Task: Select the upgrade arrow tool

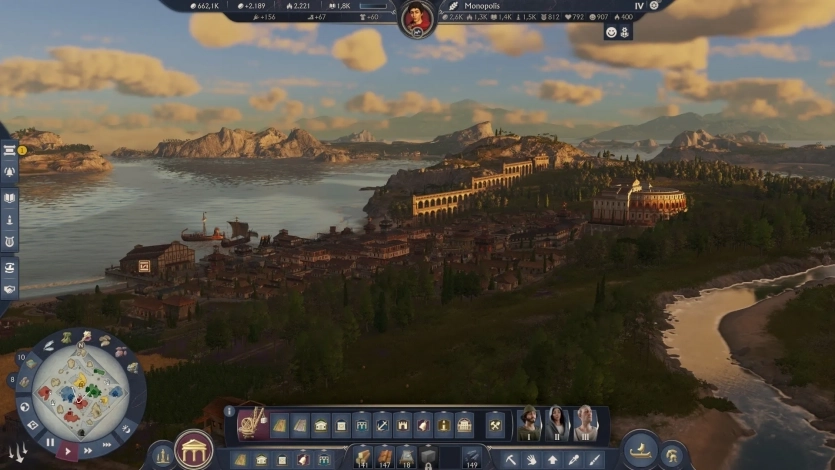Action: coord(552,460)
